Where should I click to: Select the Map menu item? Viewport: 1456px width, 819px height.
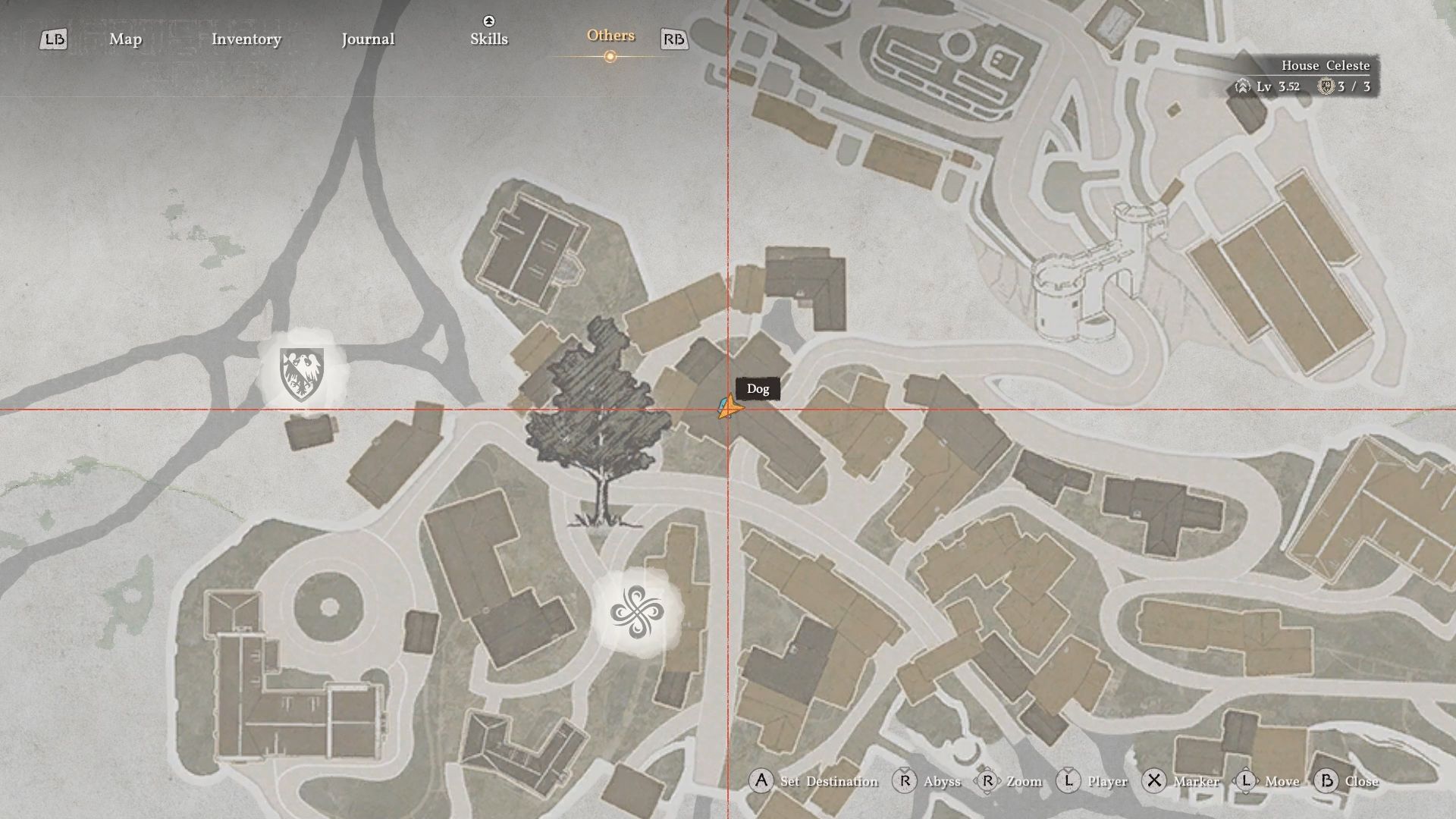coord(125,39)
